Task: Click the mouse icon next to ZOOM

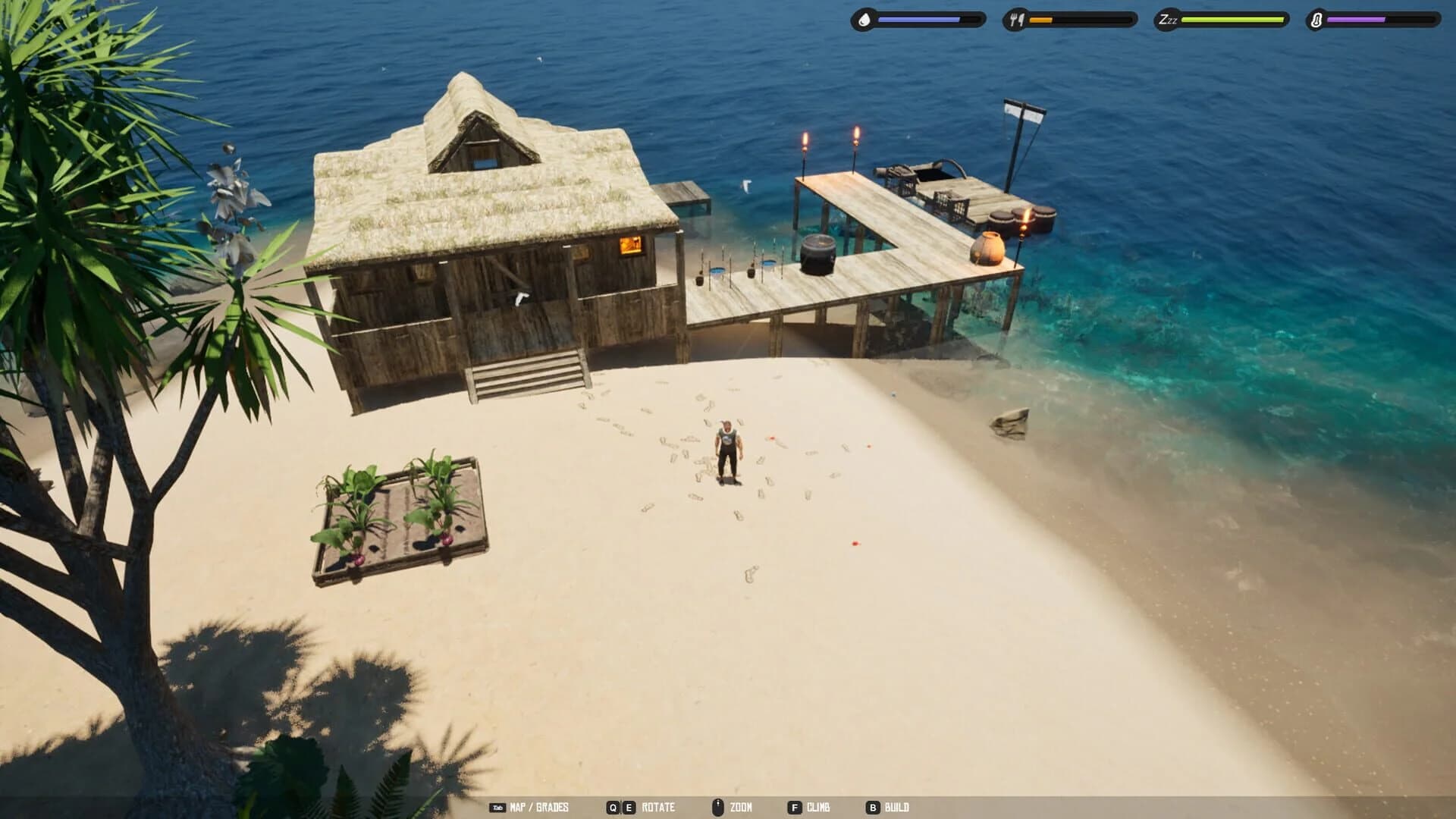Action: pos(718,806)
